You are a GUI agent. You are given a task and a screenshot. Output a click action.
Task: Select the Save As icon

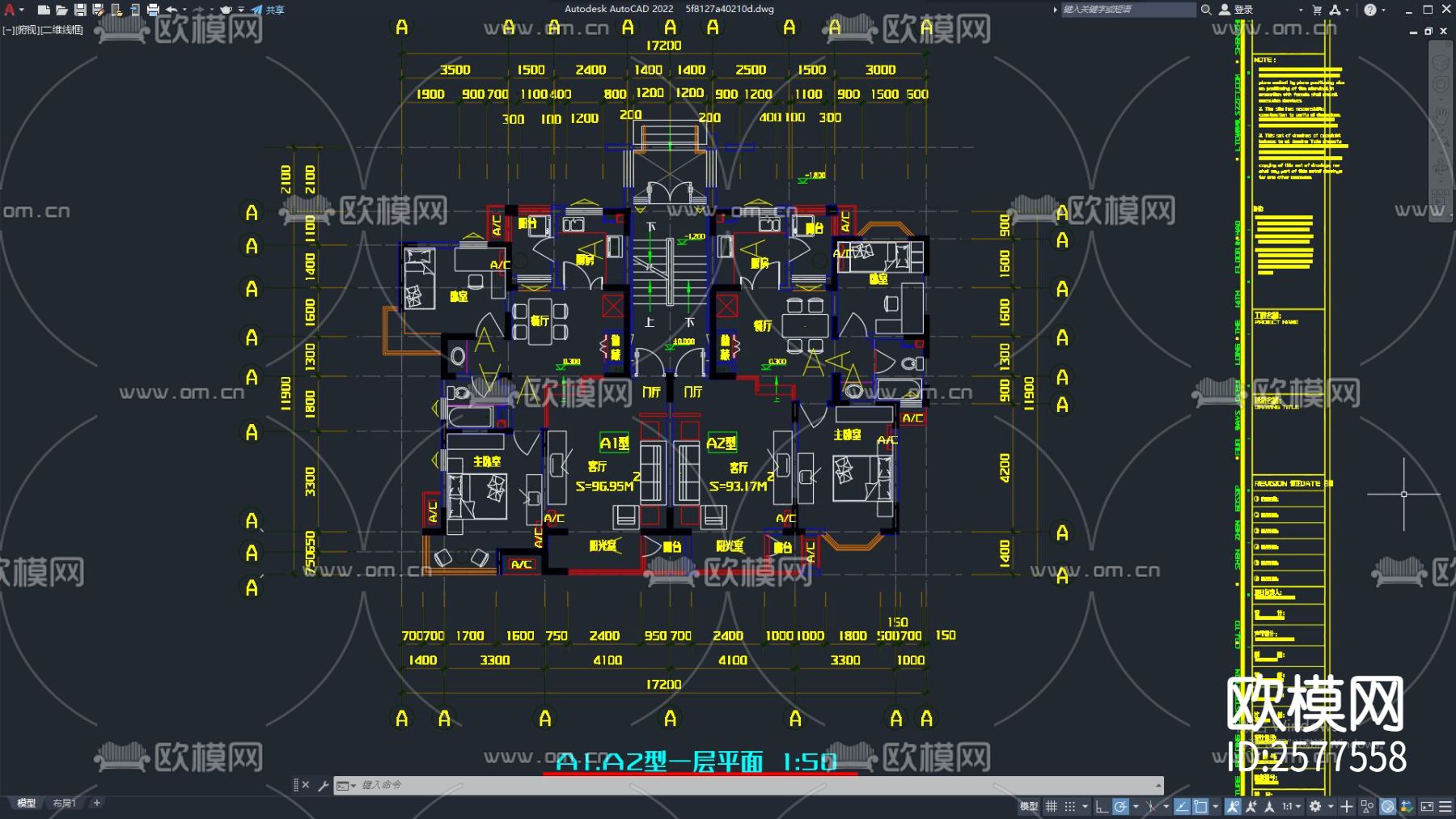98,10
